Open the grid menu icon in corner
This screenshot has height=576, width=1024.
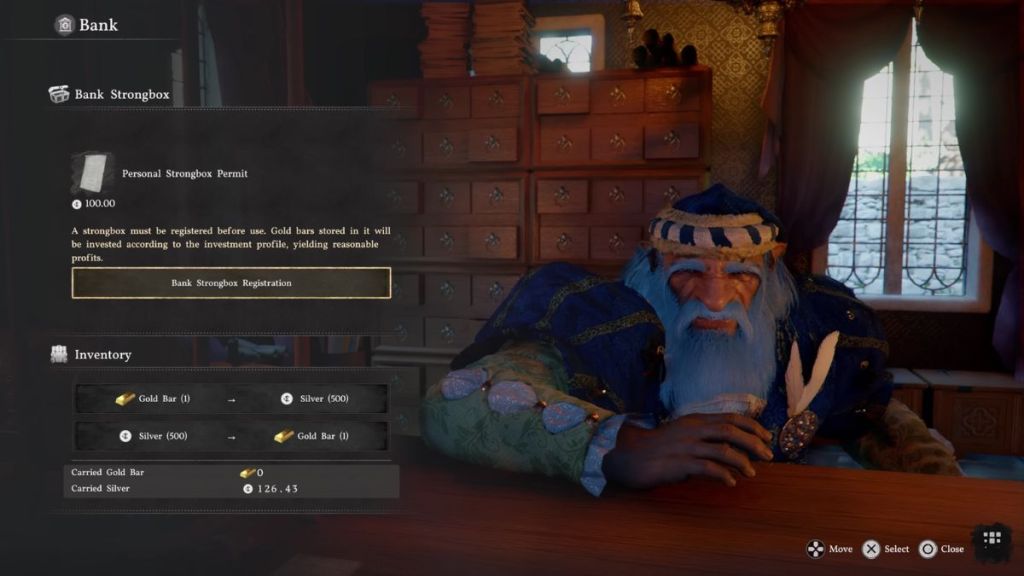[992, 540]
